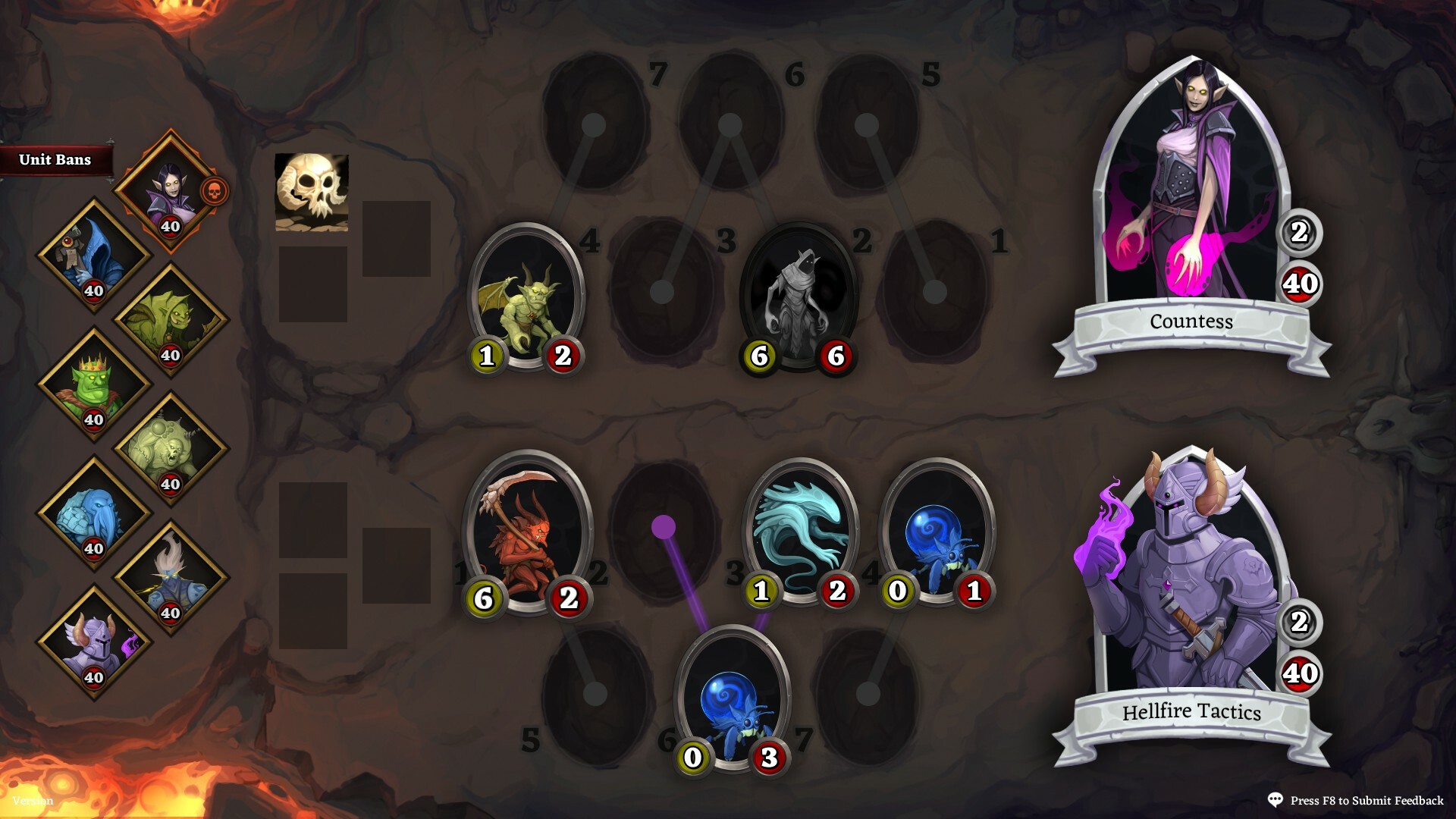Click Countess's red 40 health counter
This screenshot has width=1456, height=819.
(x=1302, y=284)
